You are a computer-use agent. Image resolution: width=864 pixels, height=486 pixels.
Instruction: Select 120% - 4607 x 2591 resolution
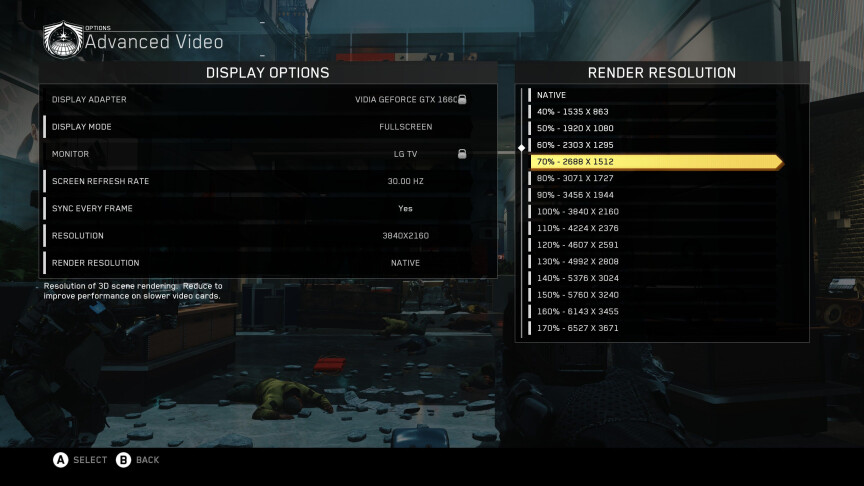[650, 245]
